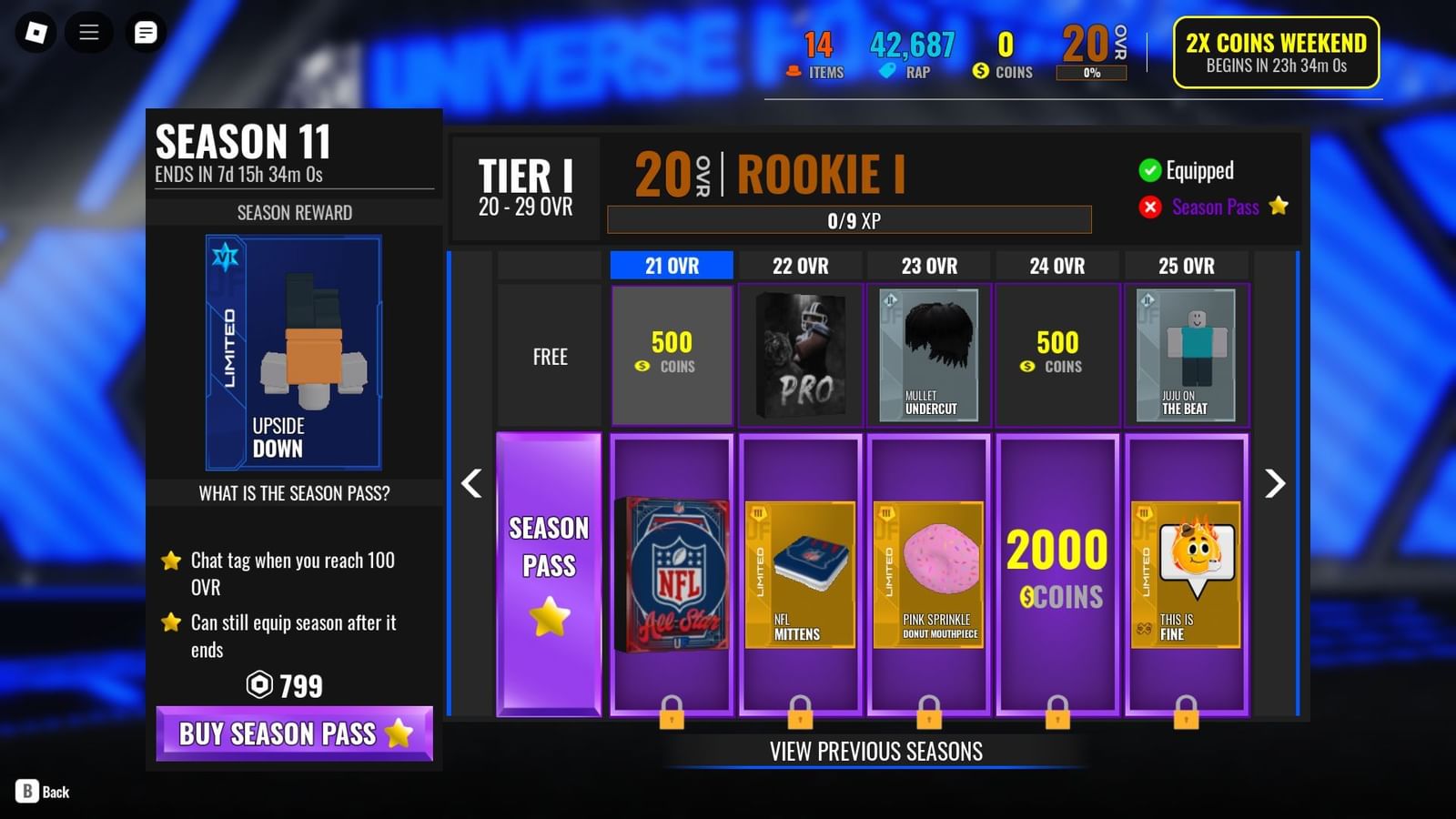This screenshot has height=819, width=1456.
Task: Expand the previous tier with the left chevron
Action: point(471,484)
